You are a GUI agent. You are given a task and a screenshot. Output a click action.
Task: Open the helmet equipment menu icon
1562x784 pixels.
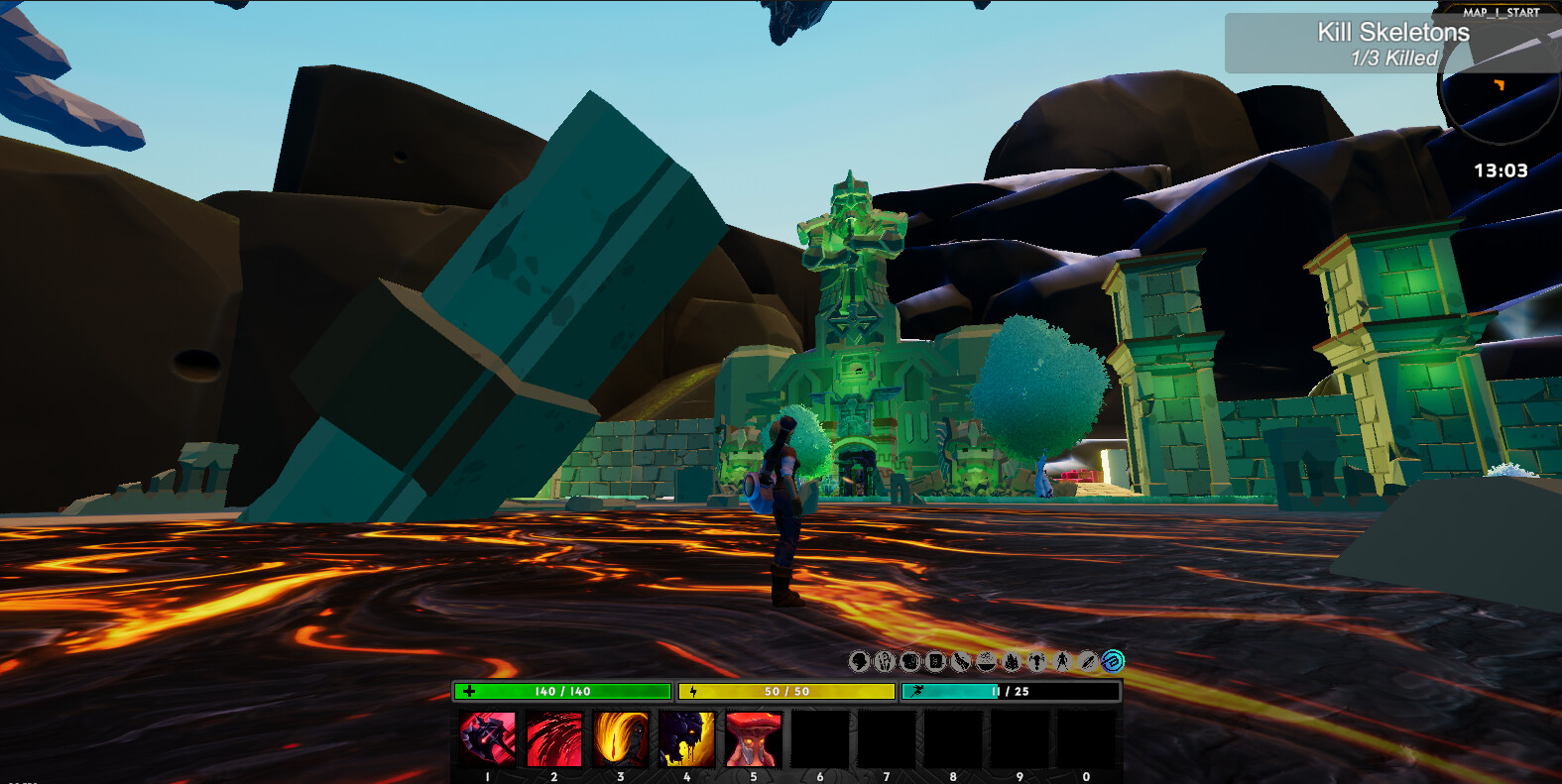coord(859,661)
